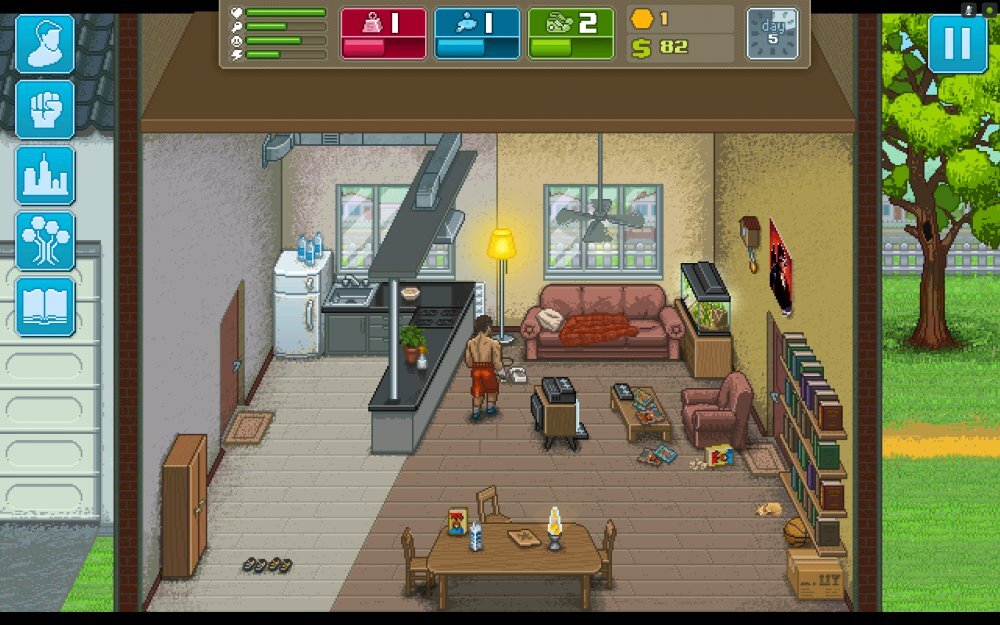The height and width of the screenshot is (625, 1000).
Task: Select the red strength stat panel
Action: click(383, 33)
